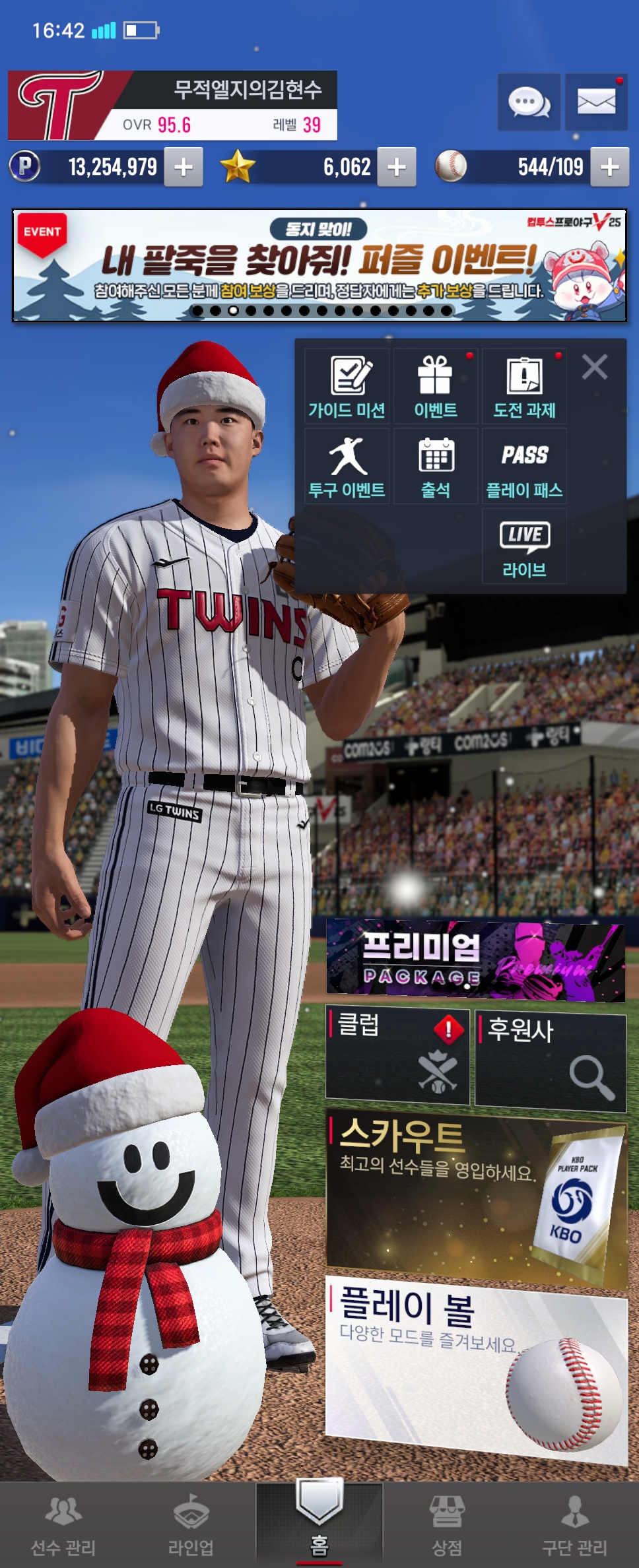Open the chat speech bubble icon
The height and width of the screenshot is (1568, 639).
(529, 102)
